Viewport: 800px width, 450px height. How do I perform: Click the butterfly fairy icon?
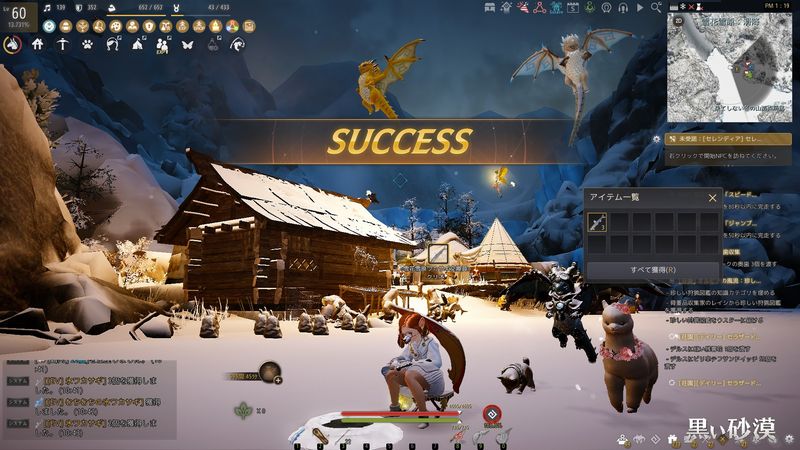(186, 44)
